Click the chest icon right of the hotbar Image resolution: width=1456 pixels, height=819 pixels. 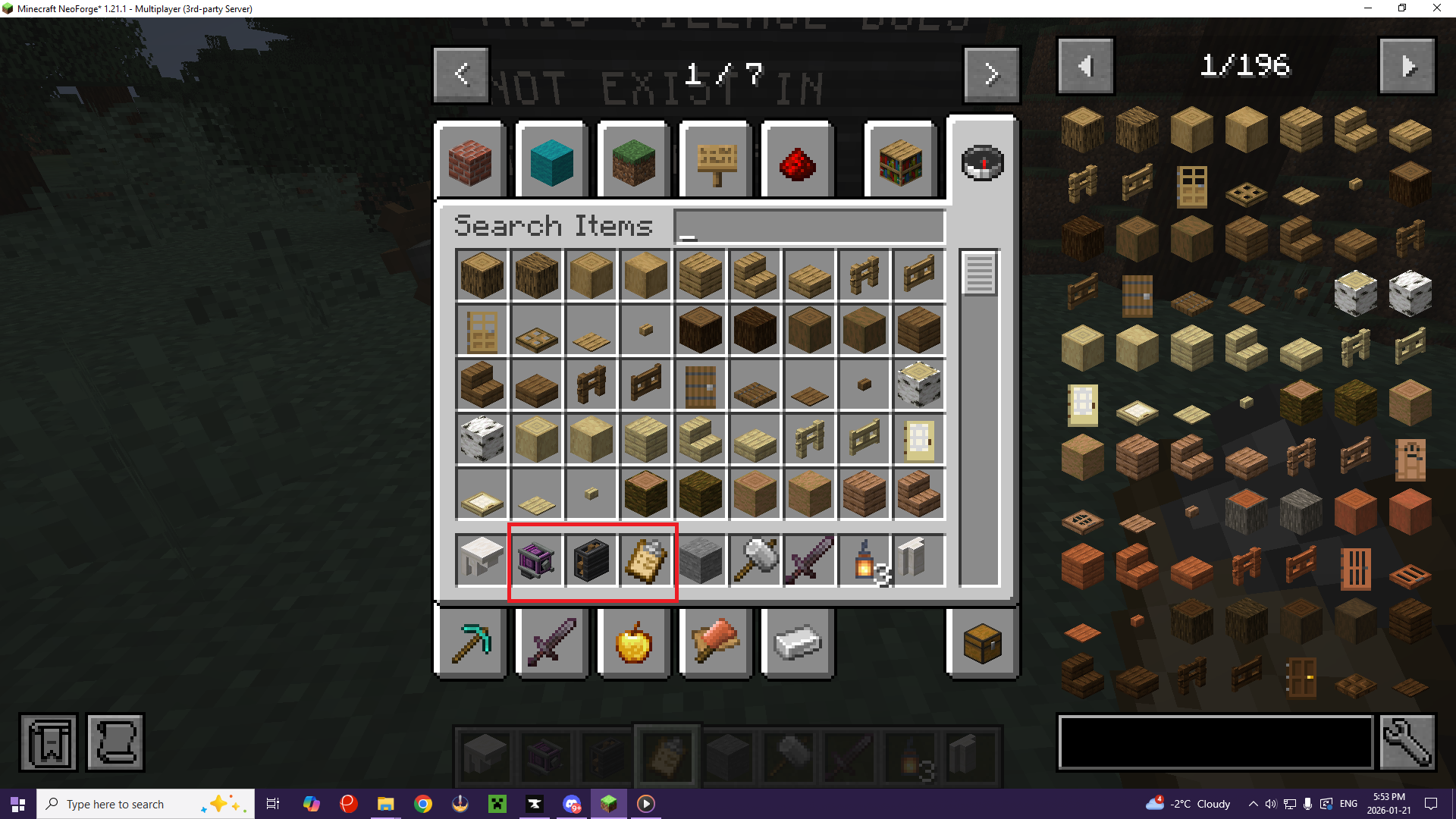click(981, 642)
